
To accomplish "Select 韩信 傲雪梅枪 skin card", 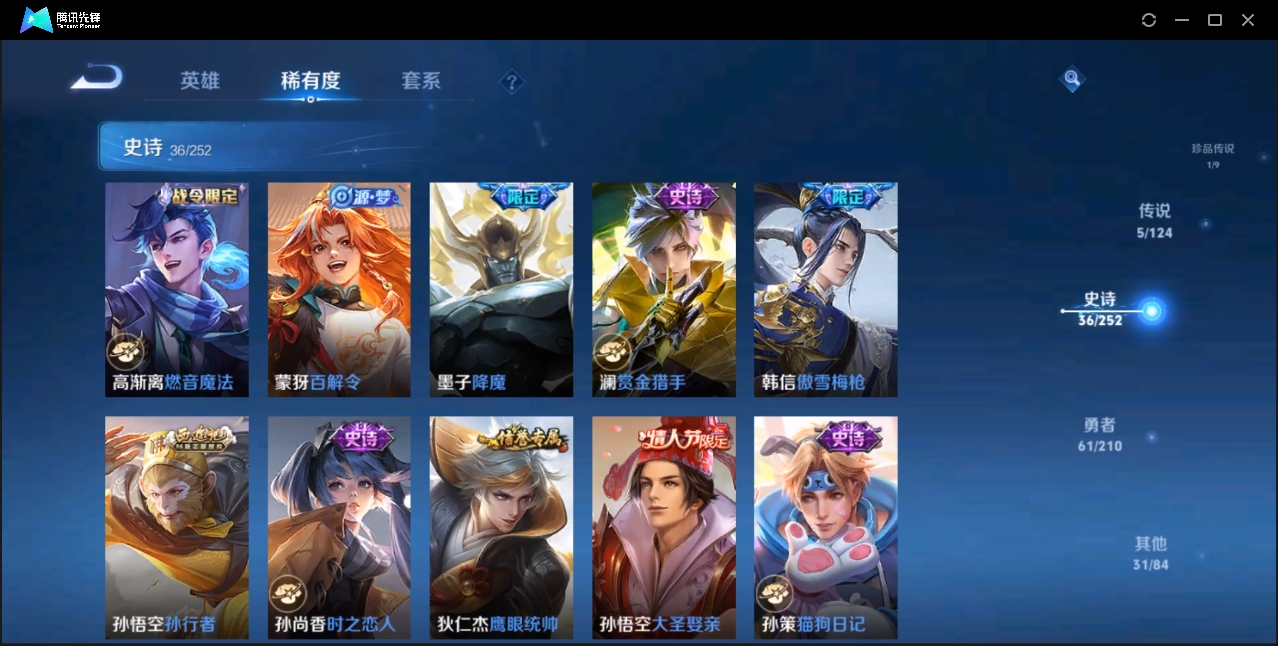I will (825, 289).
